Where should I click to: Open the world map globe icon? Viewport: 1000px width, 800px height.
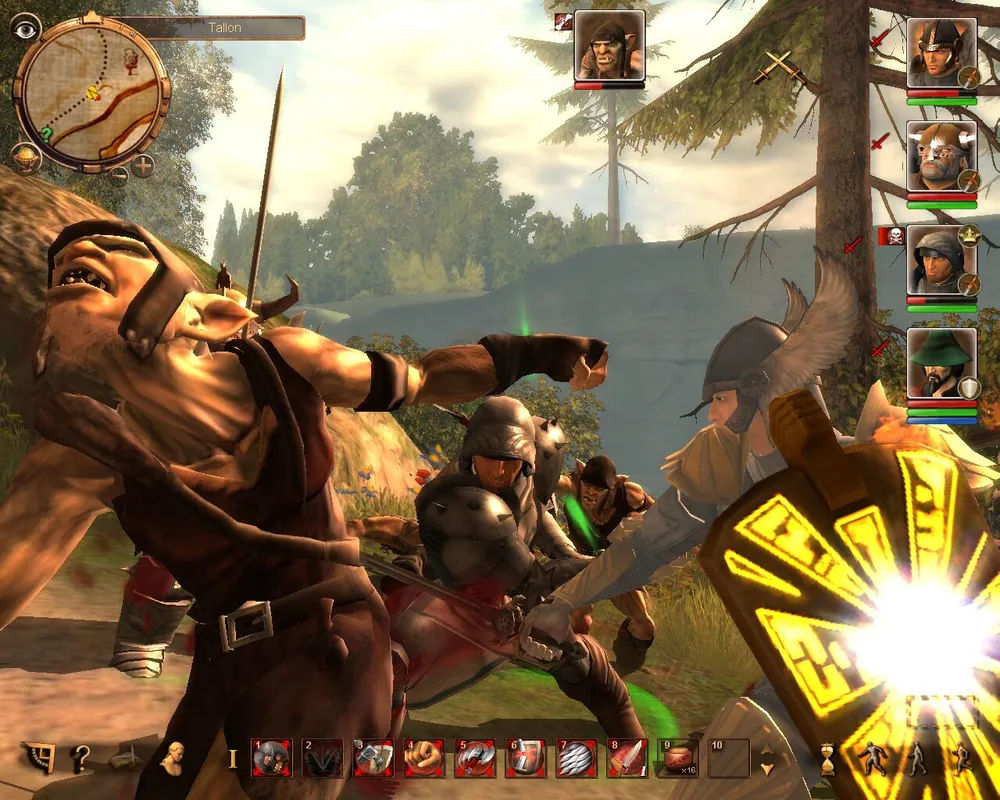[x=26, y=156]
